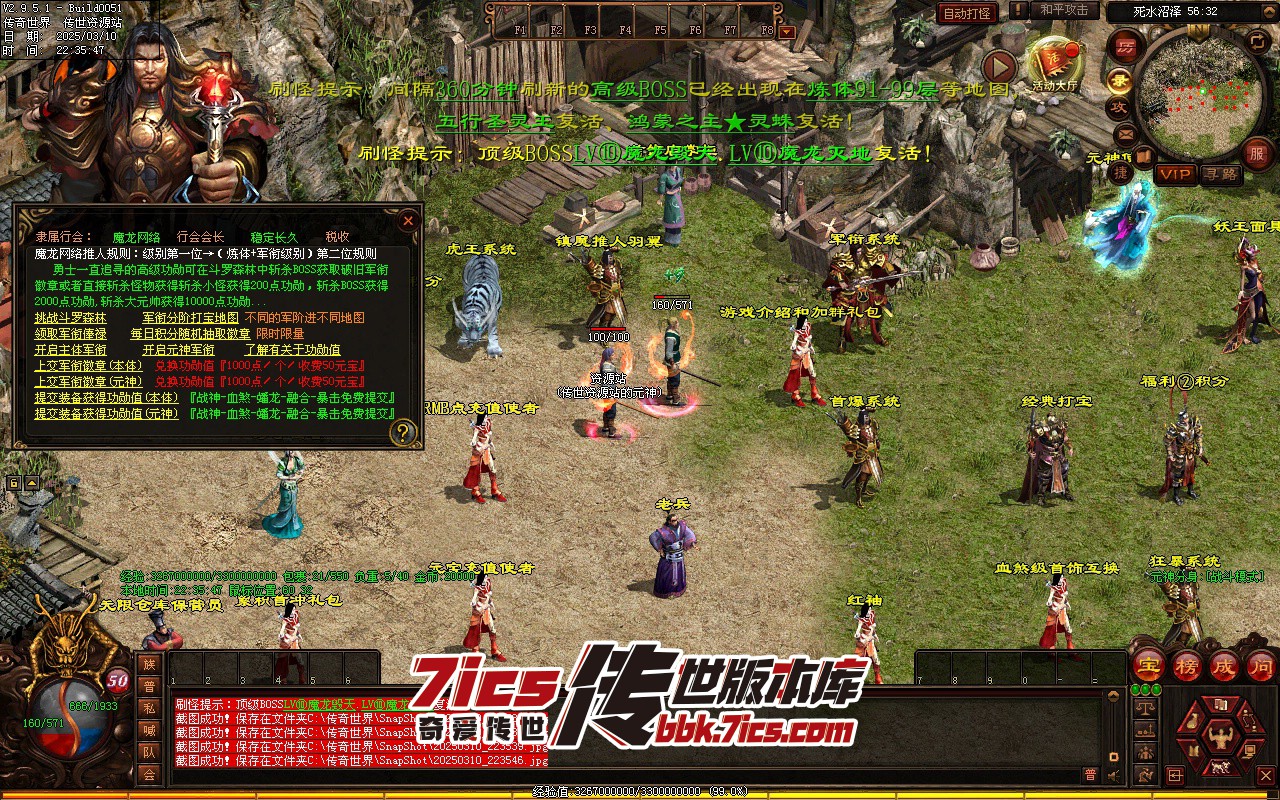Activate 开启主体军衔 option
This screenshot has height=800, width=1280.
pos(70,350)
